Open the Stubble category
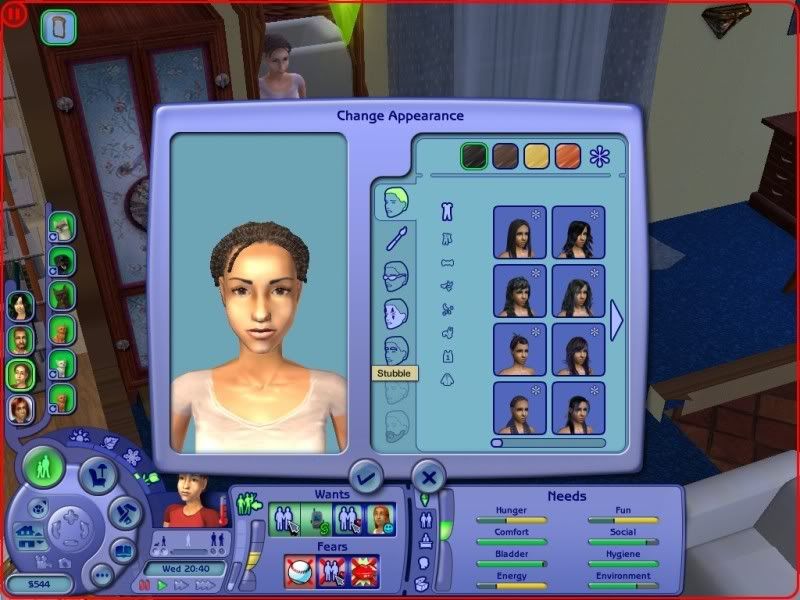800x600 pixels. pos(397,351)
